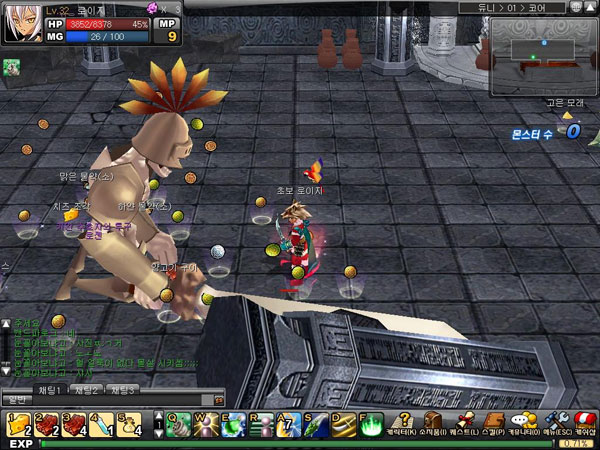600x450 pixels.
Task: Use the pouch item in quick slot 5
Action: click(x=128, y=424)
